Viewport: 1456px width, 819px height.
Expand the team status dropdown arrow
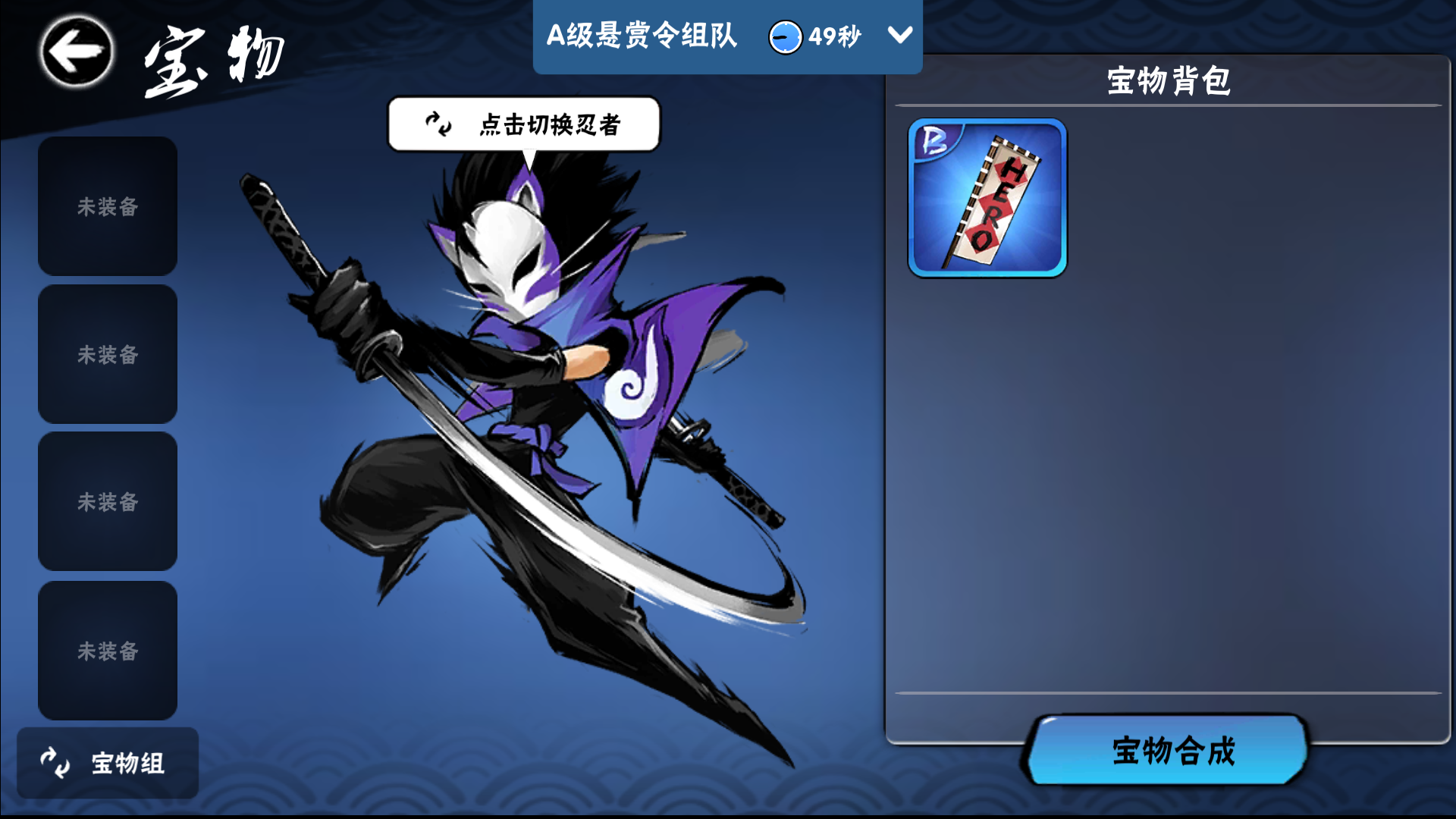[899, 35]
